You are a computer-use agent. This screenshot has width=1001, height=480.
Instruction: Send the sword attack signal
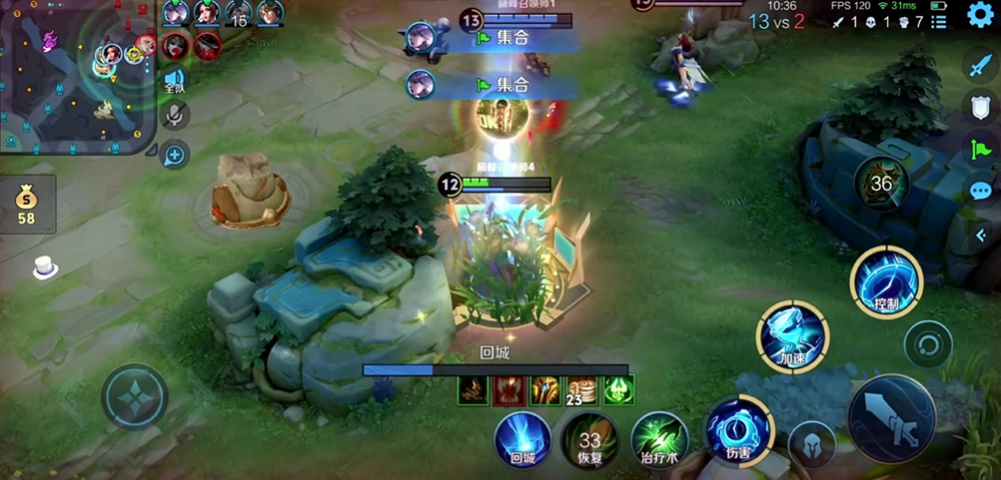[978, 66]
